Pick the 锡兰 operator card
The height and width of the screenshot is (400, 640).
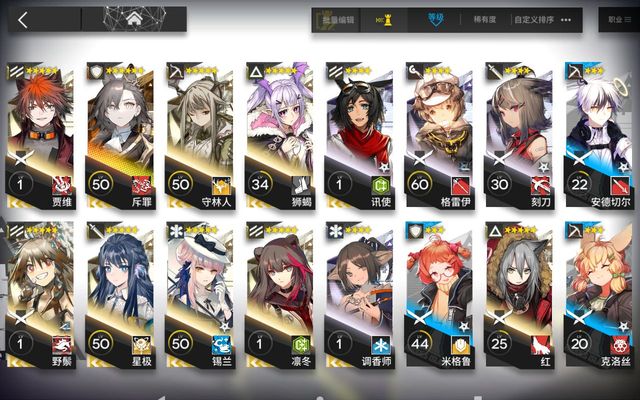pos(198,292)
